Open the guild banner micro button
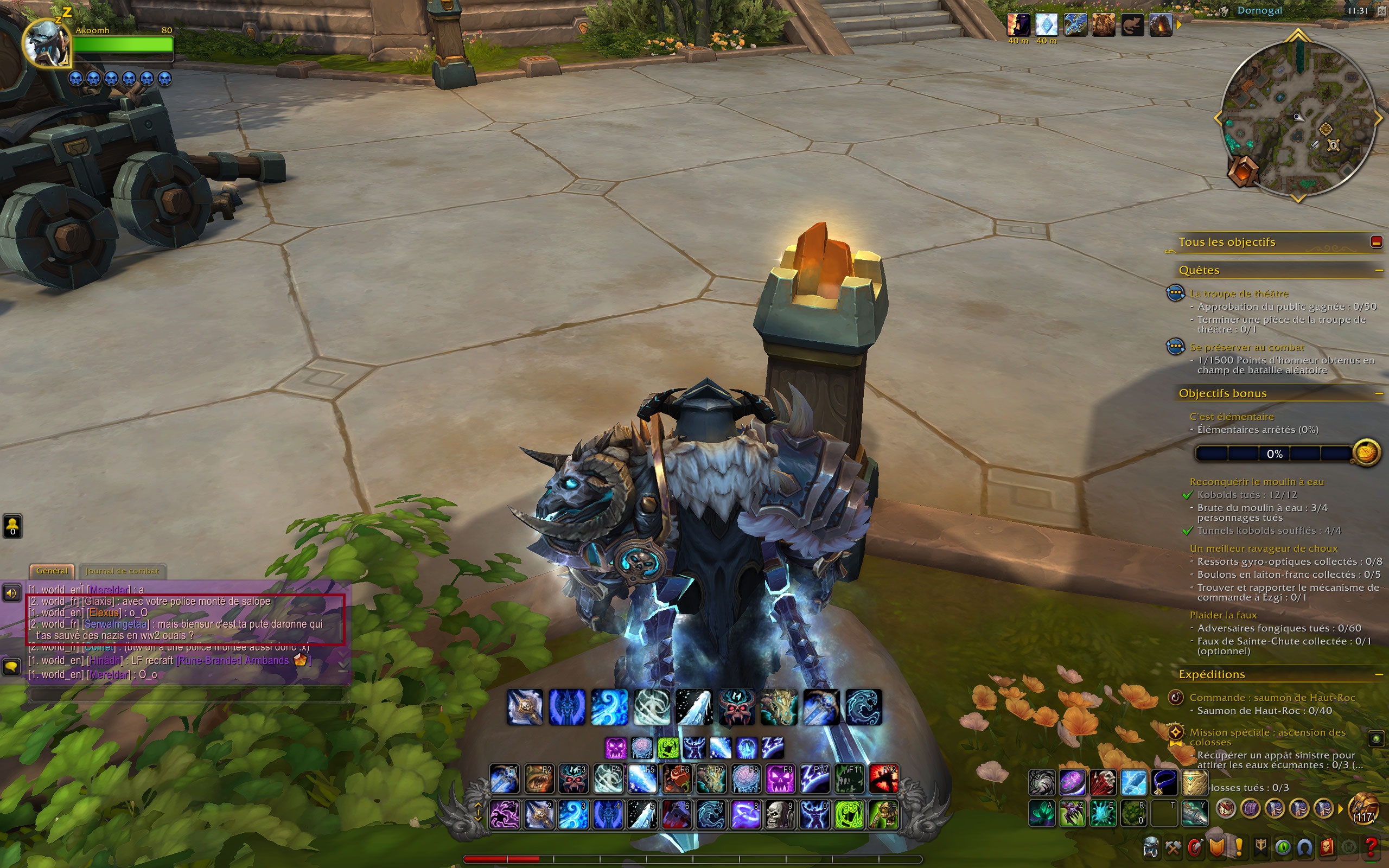The width and height of the screenshot is (1389, 868). (x=1261, y=848)
